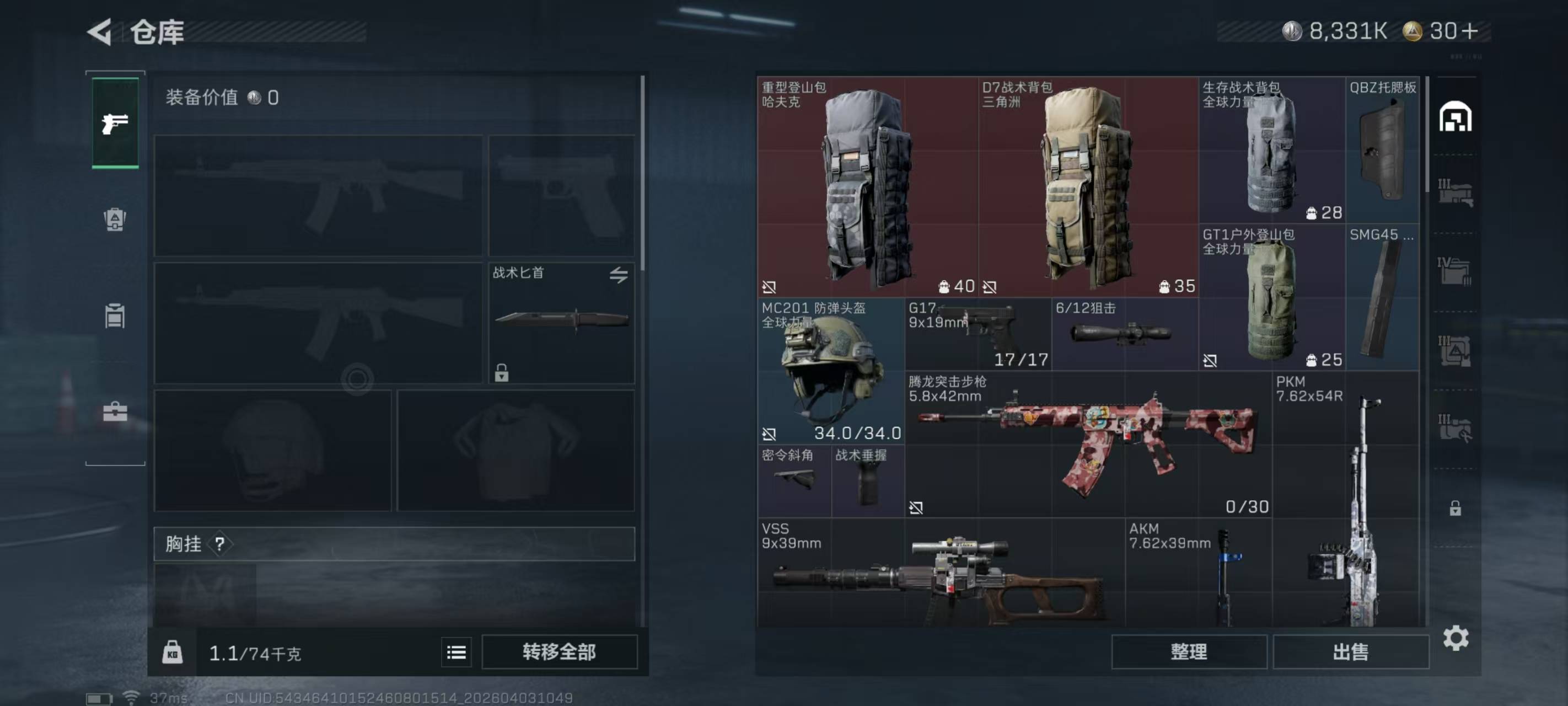Choose the GT1户外登山包 backpack
This screenshot has height=706, width=1568.
pos(1271,298)
